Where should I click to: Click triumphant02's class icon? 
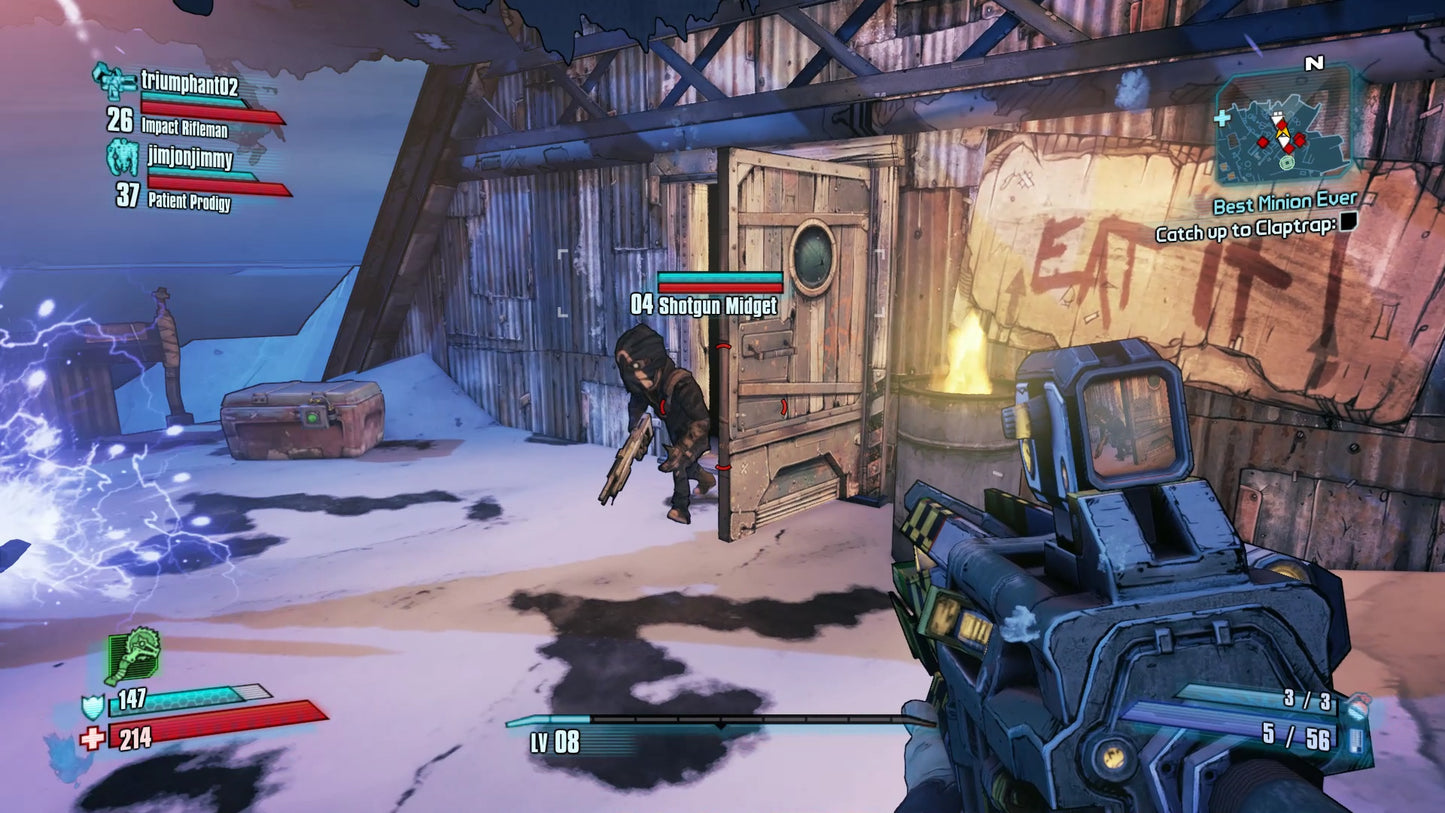(113, 80)
